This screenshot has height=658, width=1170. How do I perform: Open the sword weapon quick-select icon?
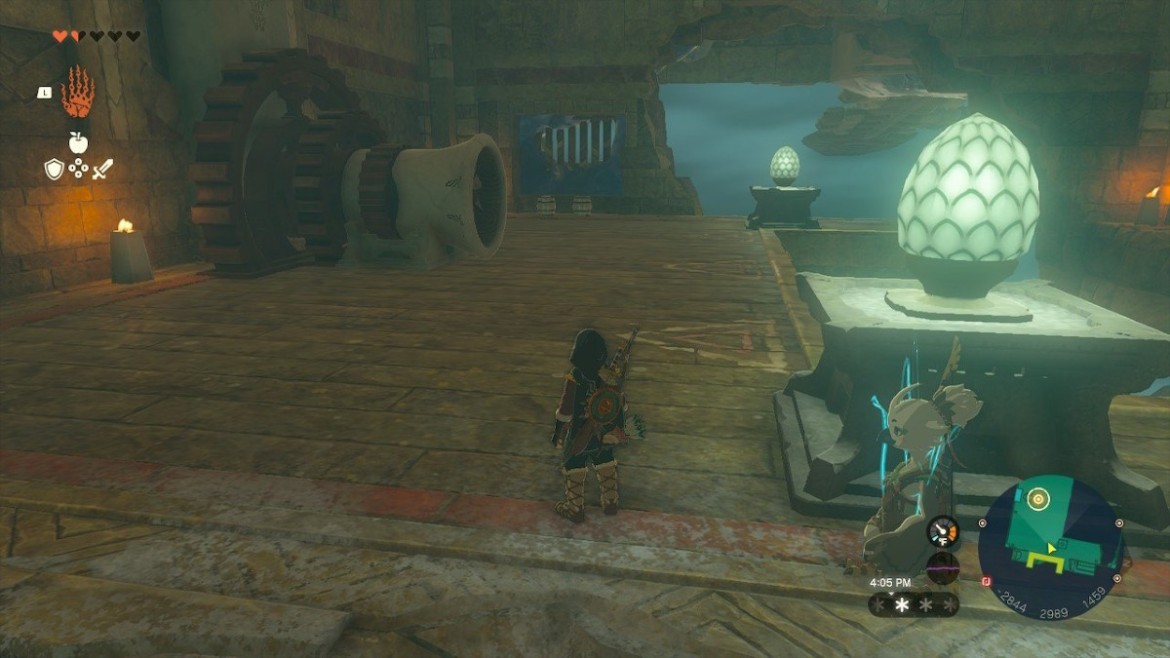[x=102, y=170]
